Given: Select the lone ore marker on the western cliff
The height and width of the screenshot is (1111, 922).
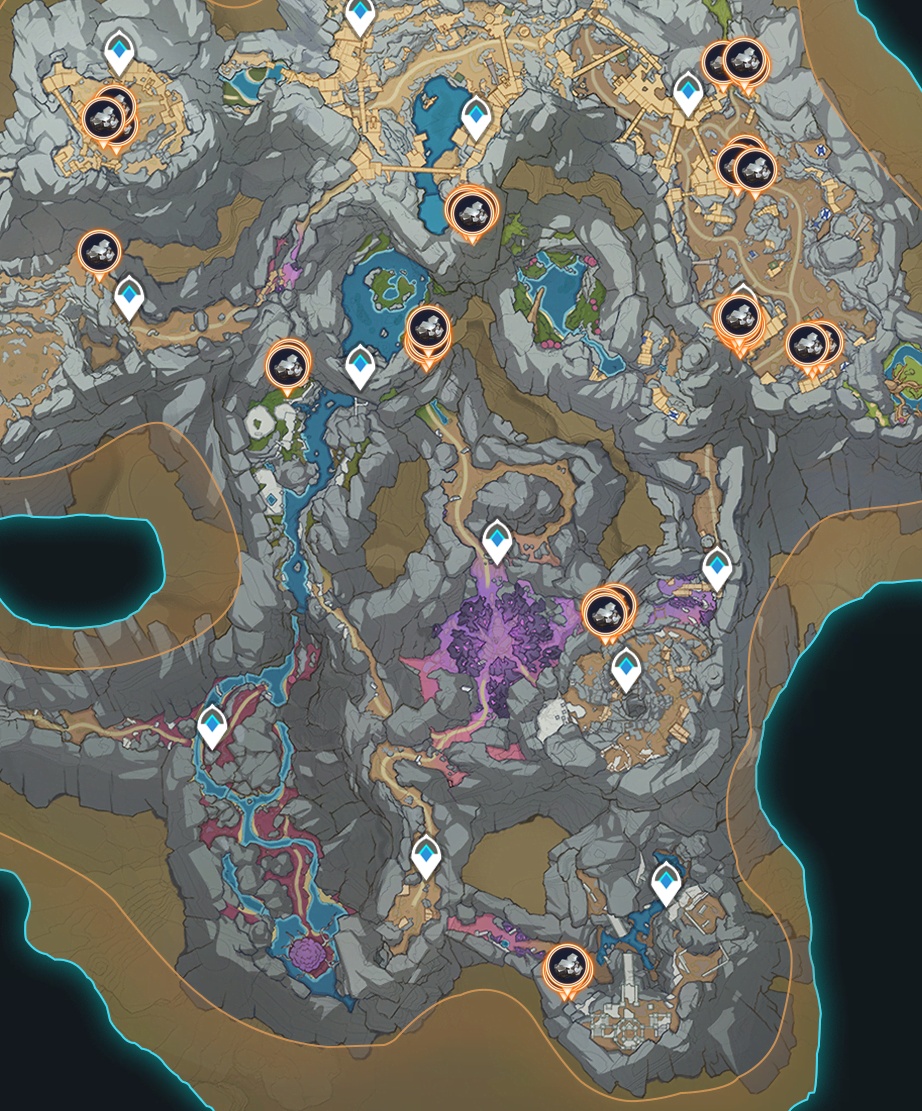Looking at the screenshot, I should 99,253.
